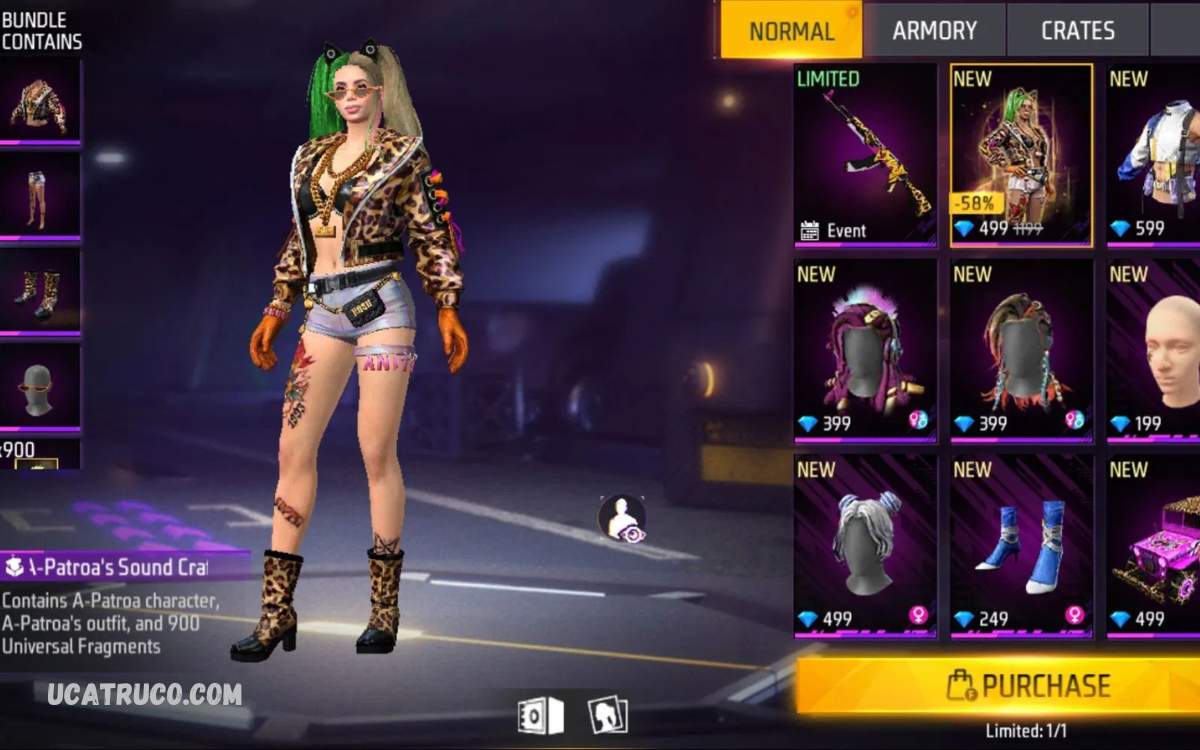Toggle the character preview eye icon

[x=622, y=518]
